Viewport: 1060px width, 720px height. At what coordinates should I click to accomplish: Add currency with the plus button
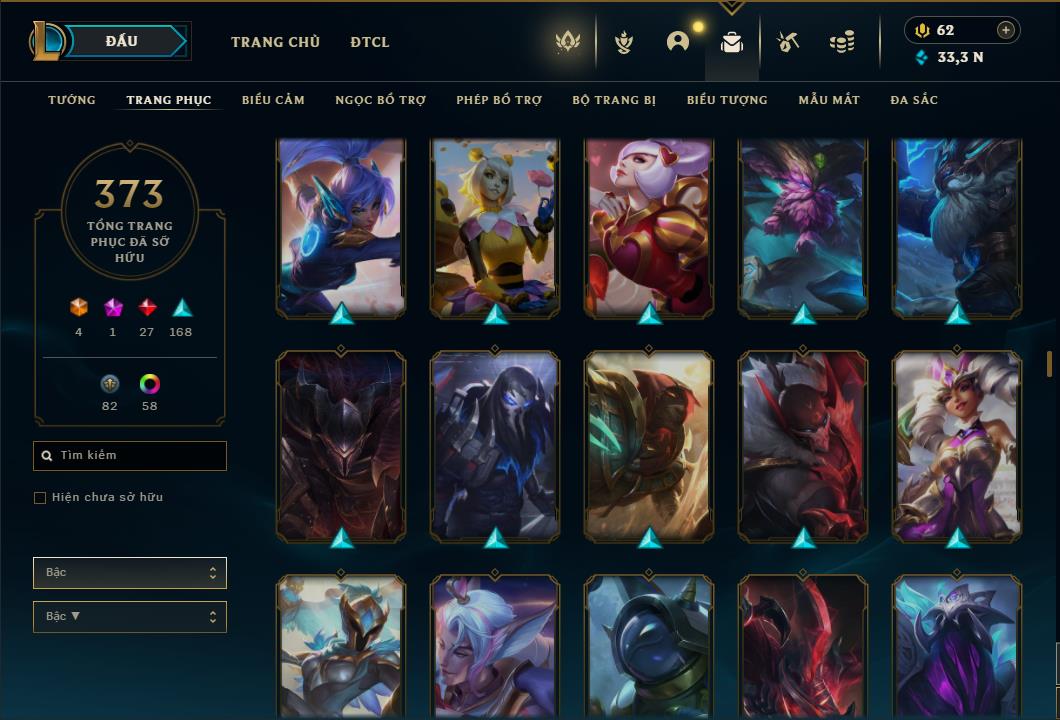pyautogui.click(x=1006, y=30)
